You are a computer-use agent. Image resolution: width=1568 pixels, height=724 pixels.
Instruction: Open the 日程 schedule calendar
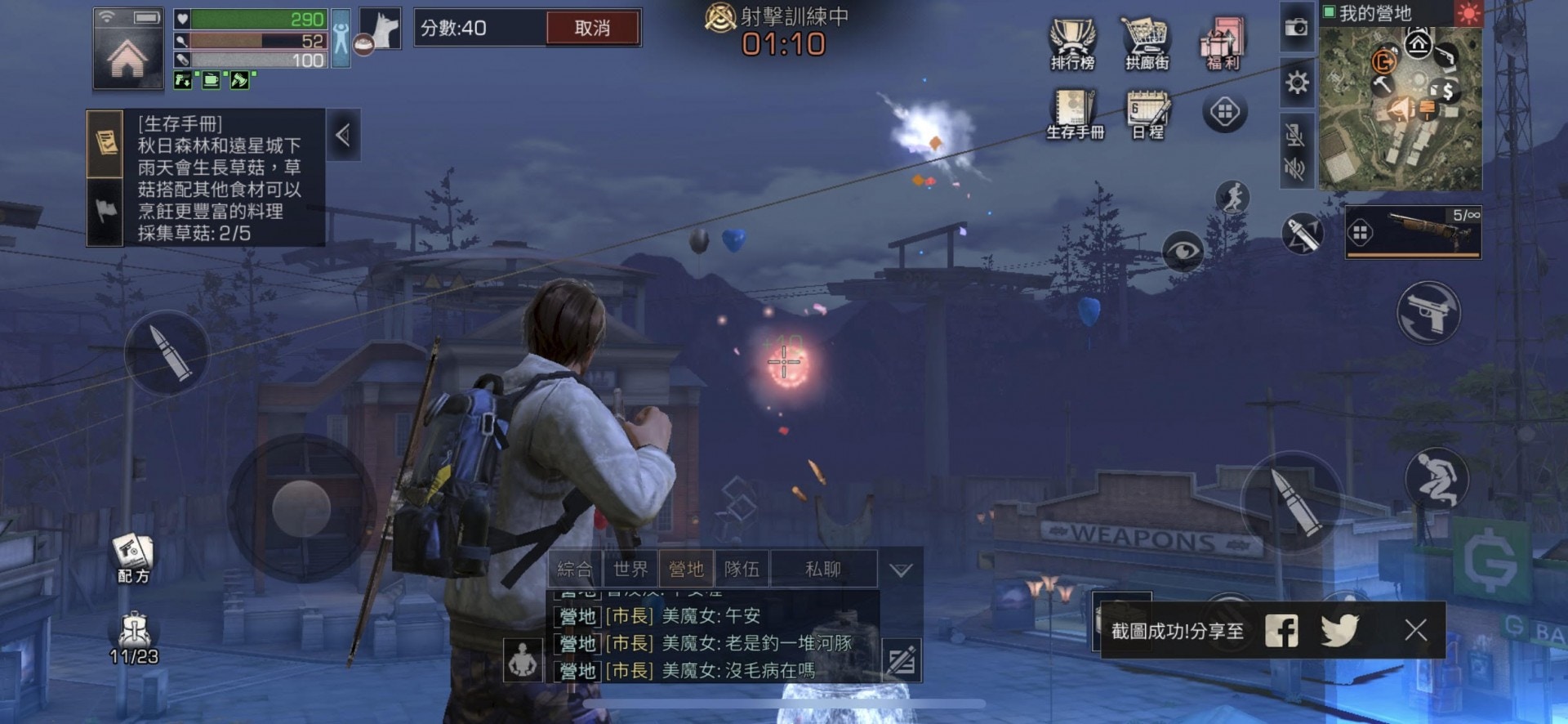(1147, 114)
